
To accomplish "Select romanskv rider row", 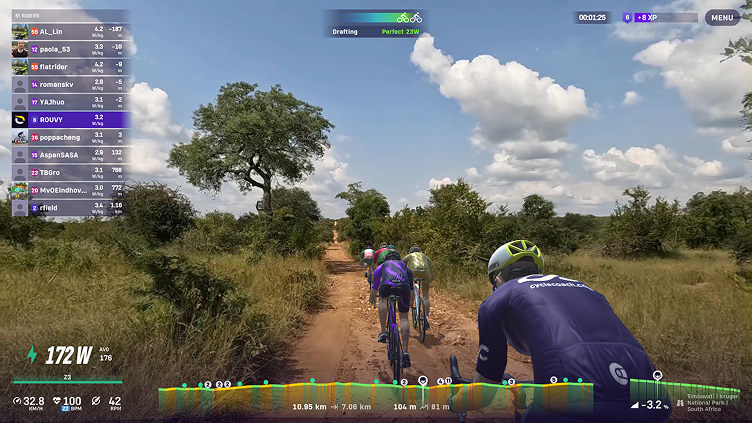I will pyautogui.click(x=70, y=85).
